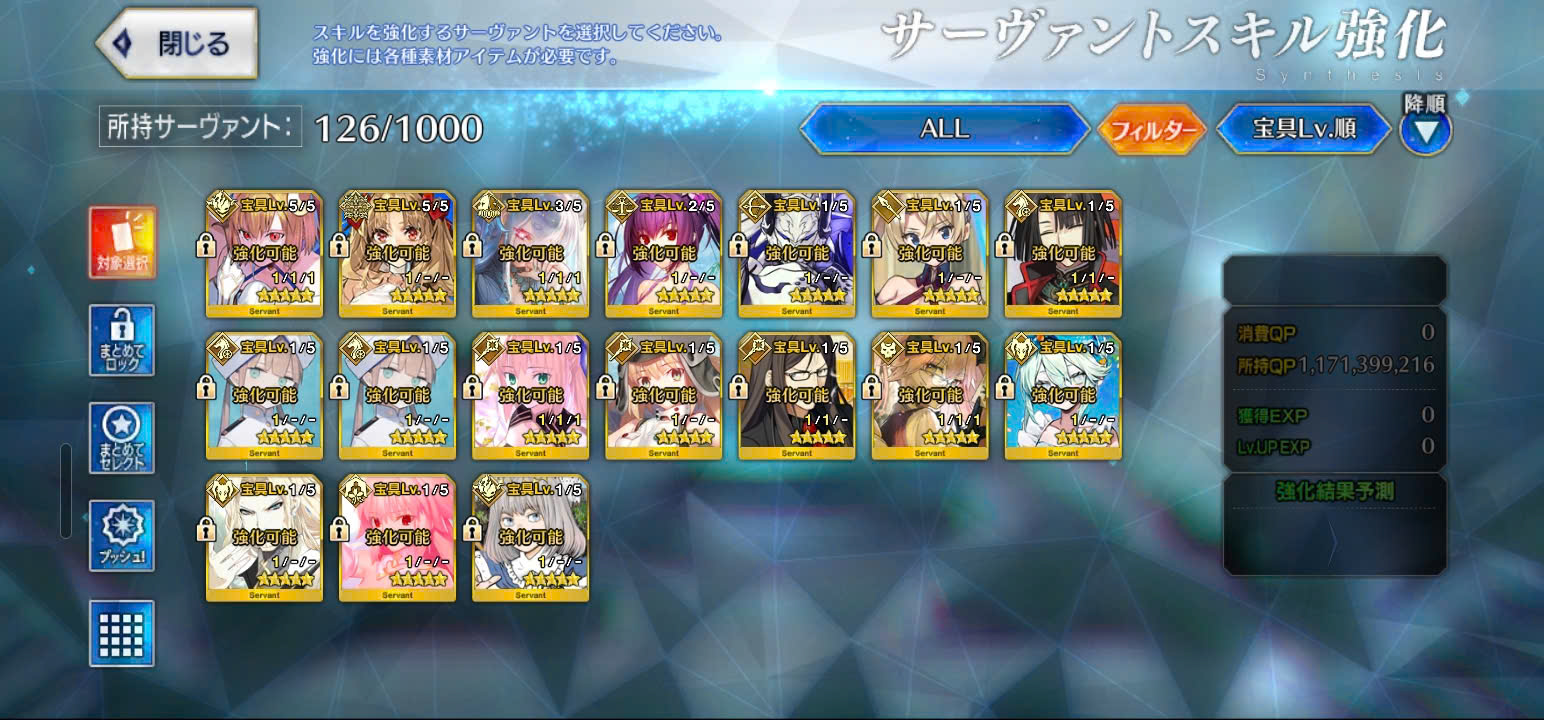Choose the black-haired servant in red and black
1544x720 pixels.
pos(1062,255)
